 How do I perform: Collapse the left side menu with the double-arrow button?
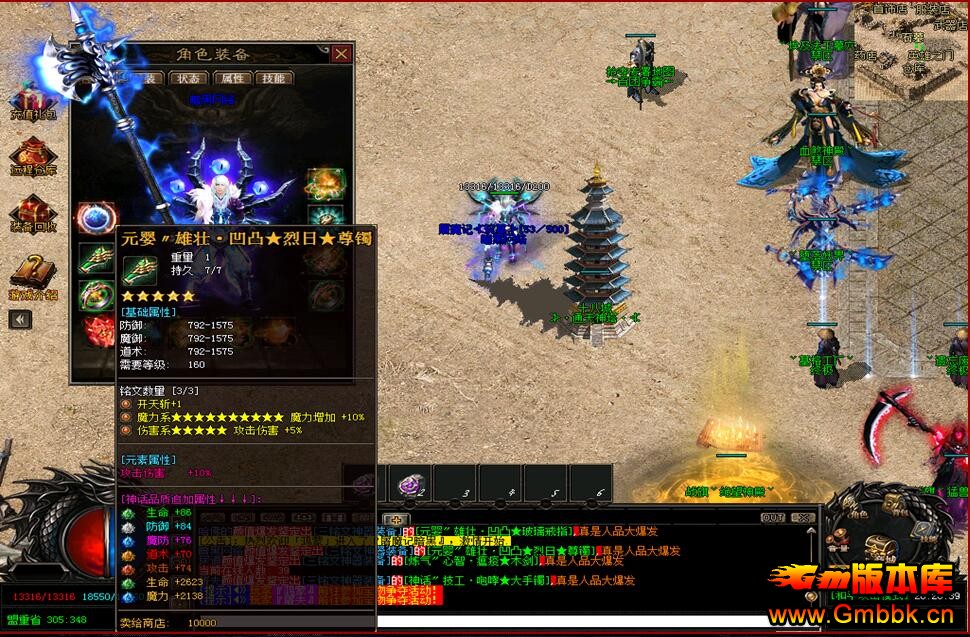21,319
